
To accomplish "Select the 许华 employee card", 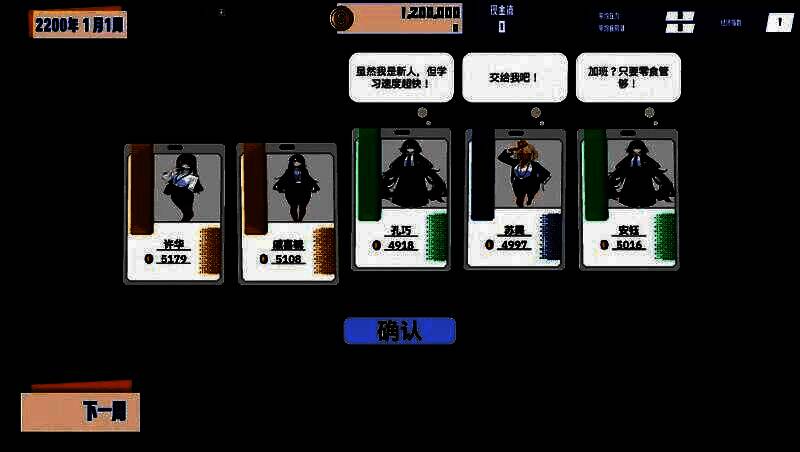I will coord(174,213).
